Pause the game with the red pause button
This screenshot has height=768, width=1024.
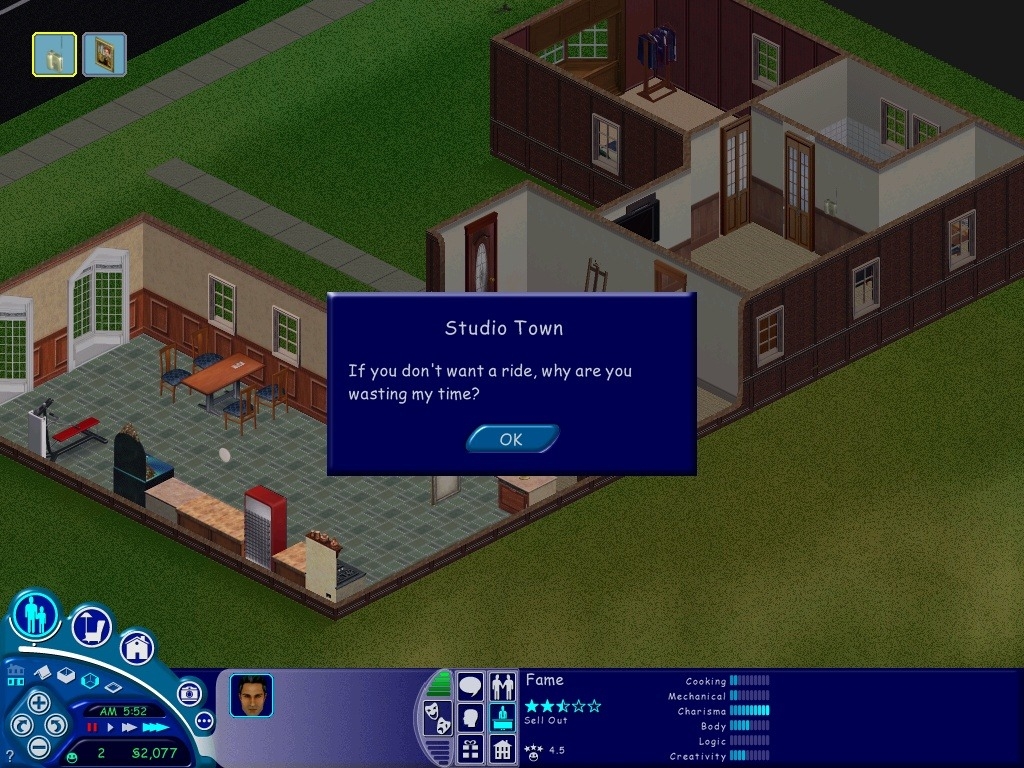(92, 727)
